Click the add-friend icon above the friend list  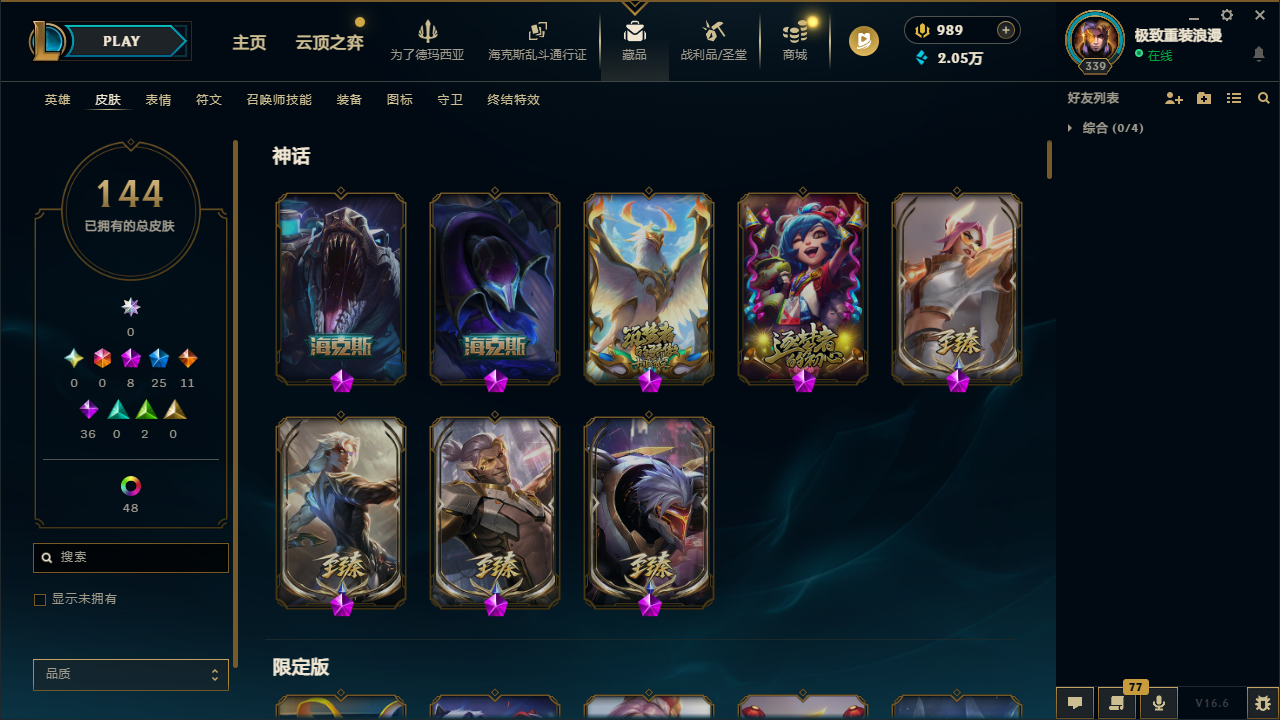[x=1174, y=98]
